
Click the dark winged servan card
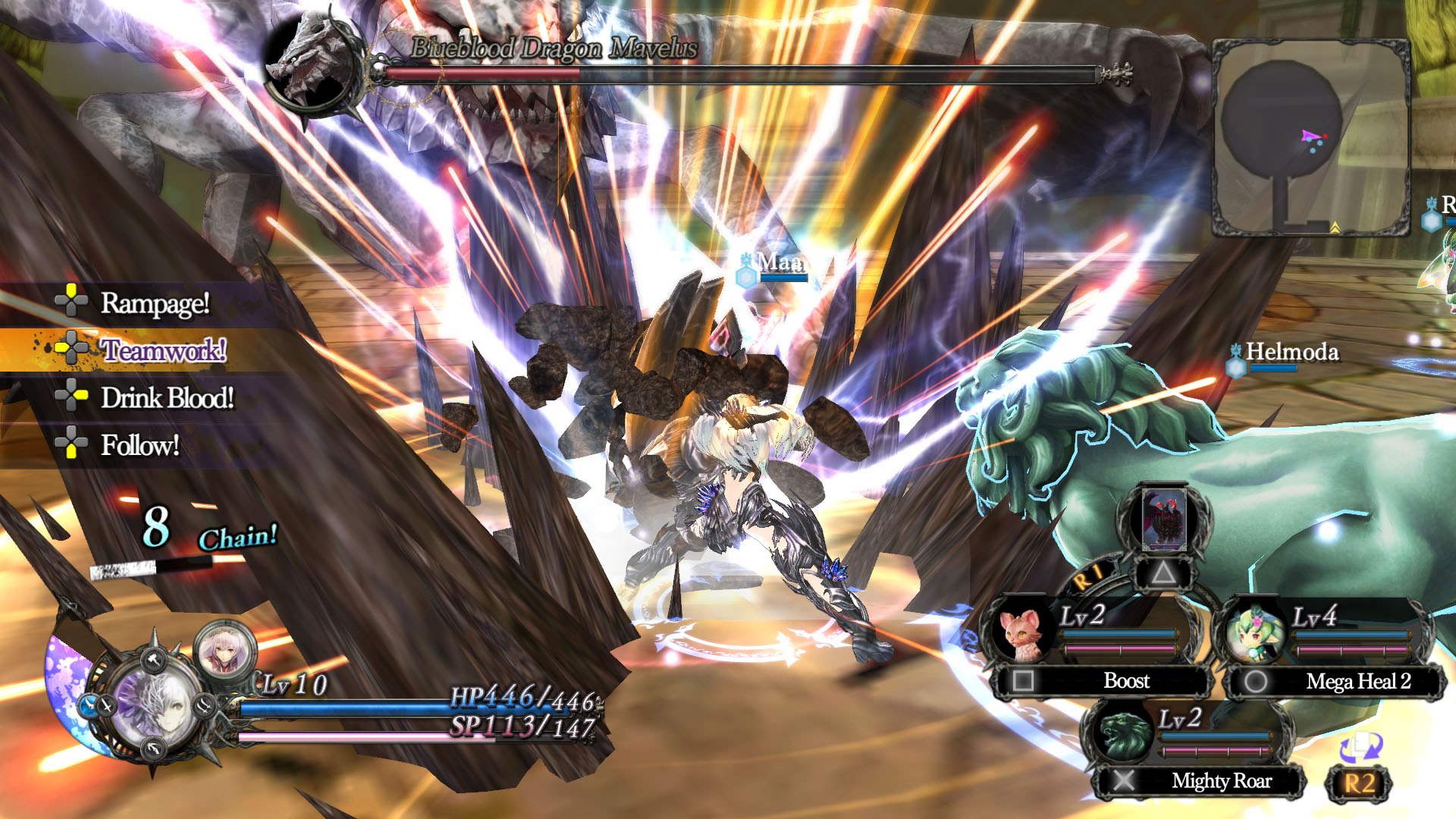[x=1163, y=519]
